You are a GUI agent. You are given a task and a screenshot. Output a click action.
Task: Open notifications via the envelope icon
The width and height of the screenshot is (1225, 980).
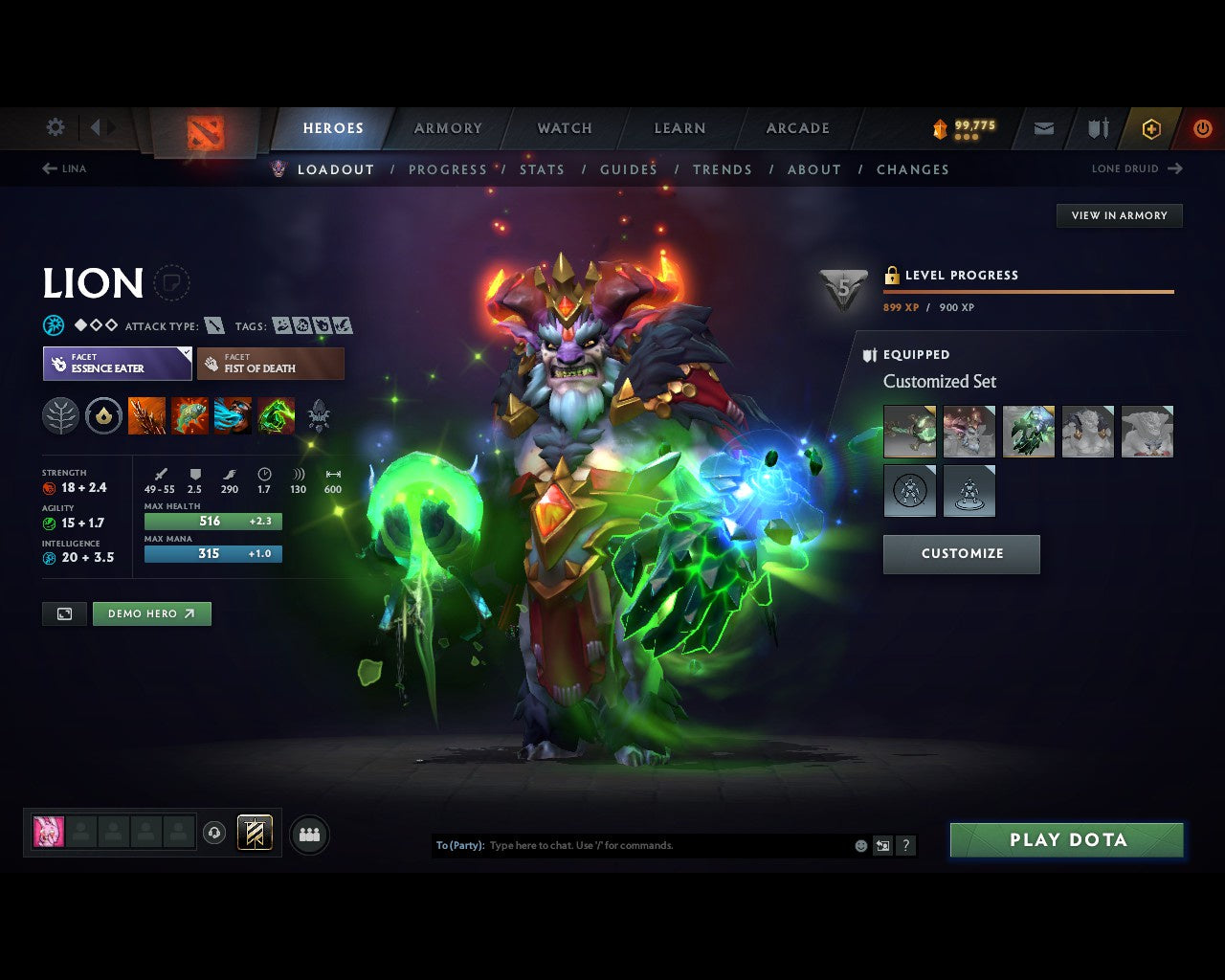1042,128
